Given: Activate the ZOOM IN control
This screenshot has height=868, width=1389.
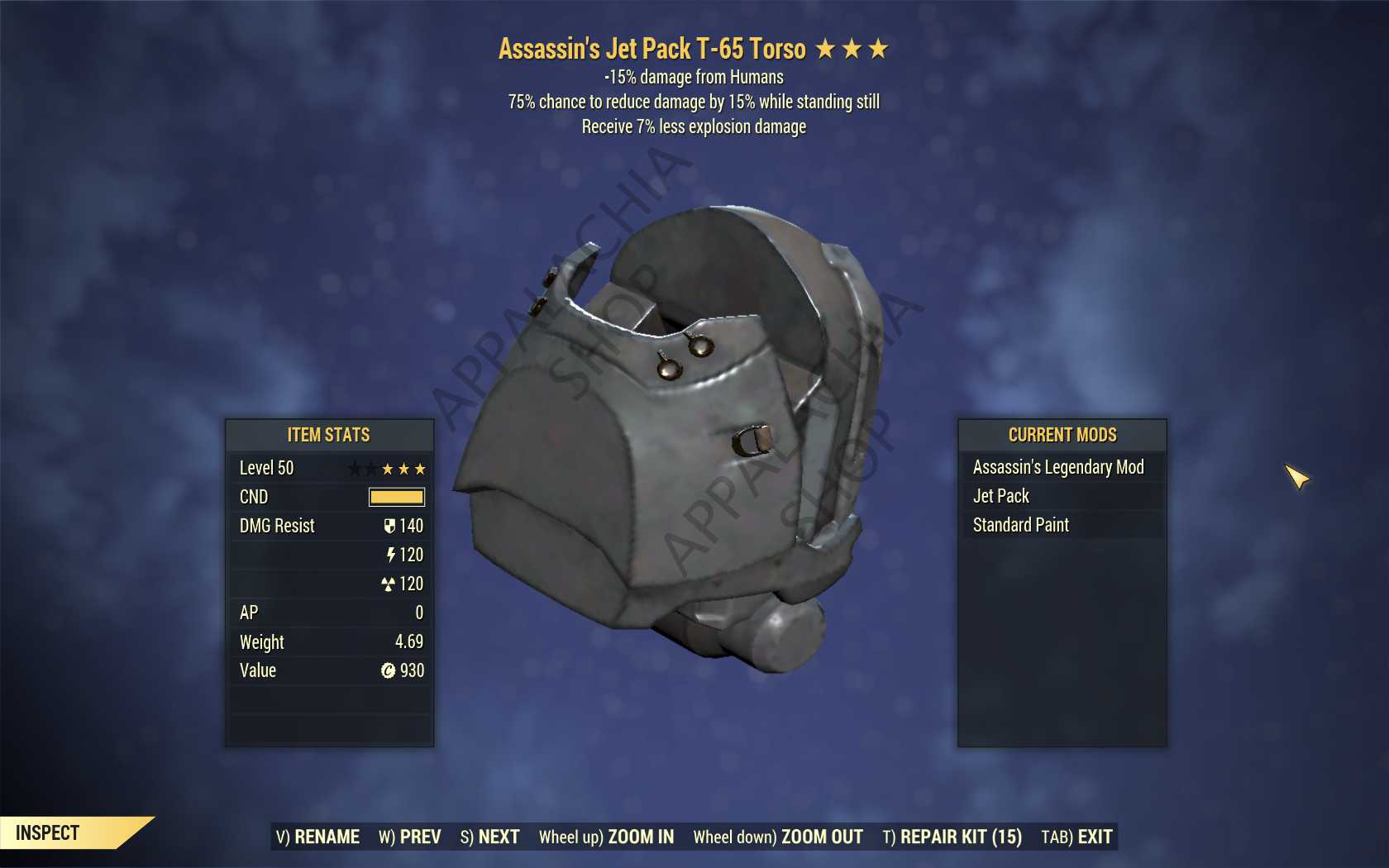Looking at the screenshot, I should coord(606,837).
